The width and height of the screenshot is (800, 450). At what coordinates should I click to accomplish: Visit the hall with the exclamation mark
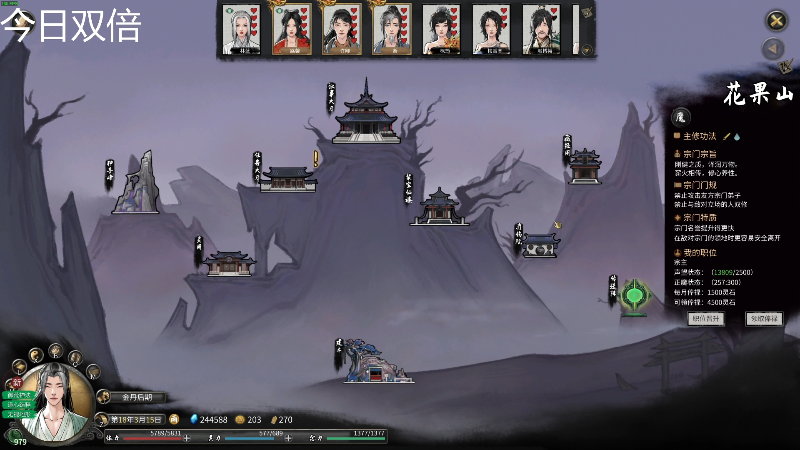(288, 178)
